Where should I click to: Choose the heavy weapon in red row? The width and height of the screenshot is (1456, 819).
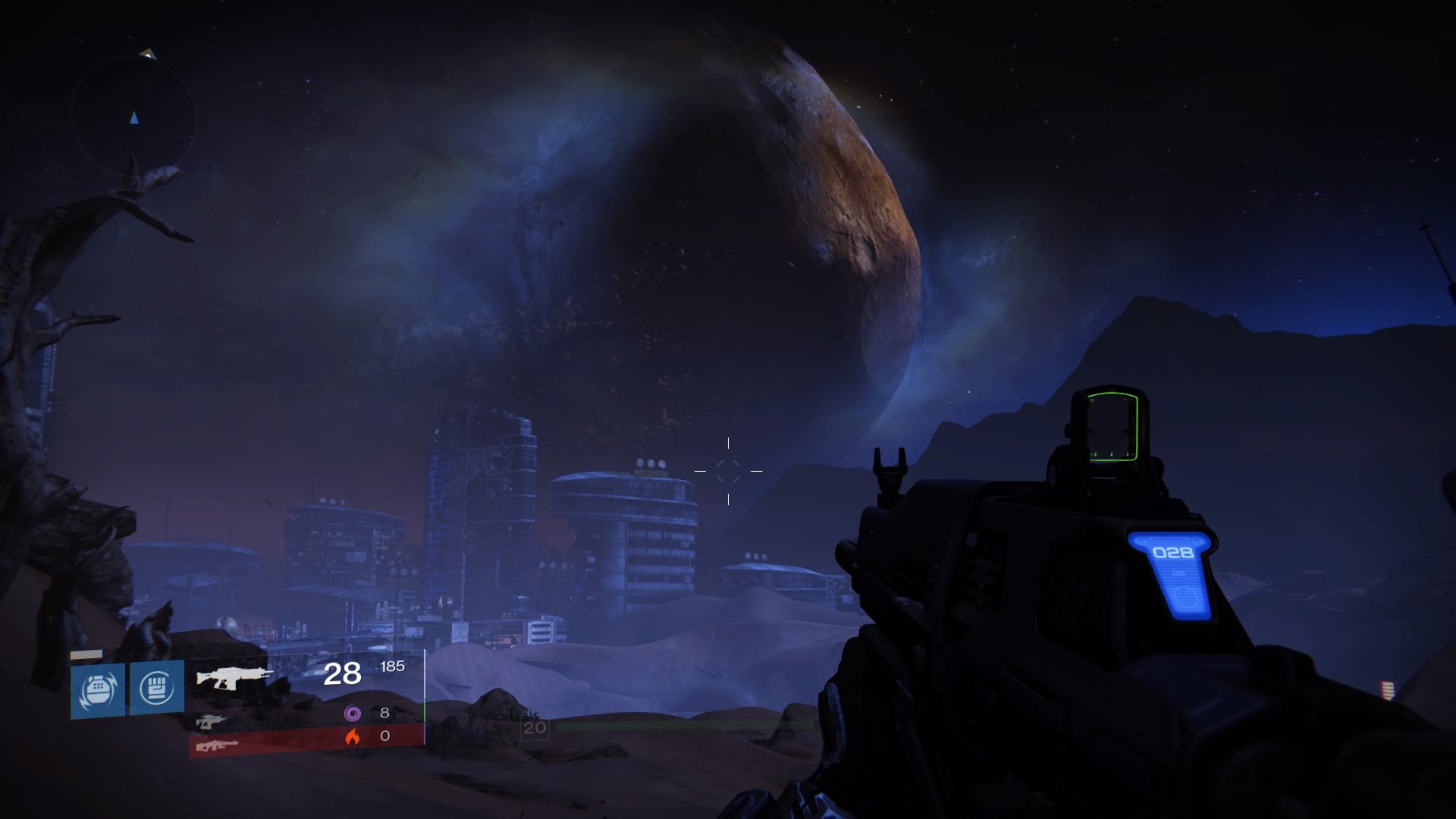217,745
